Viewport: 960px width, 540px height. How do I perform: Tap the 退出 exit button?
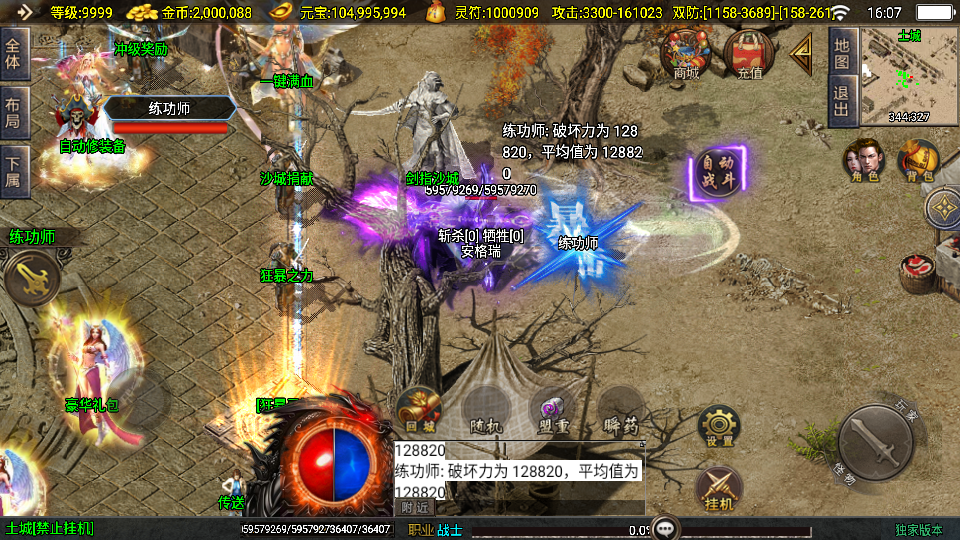[841, 101]
